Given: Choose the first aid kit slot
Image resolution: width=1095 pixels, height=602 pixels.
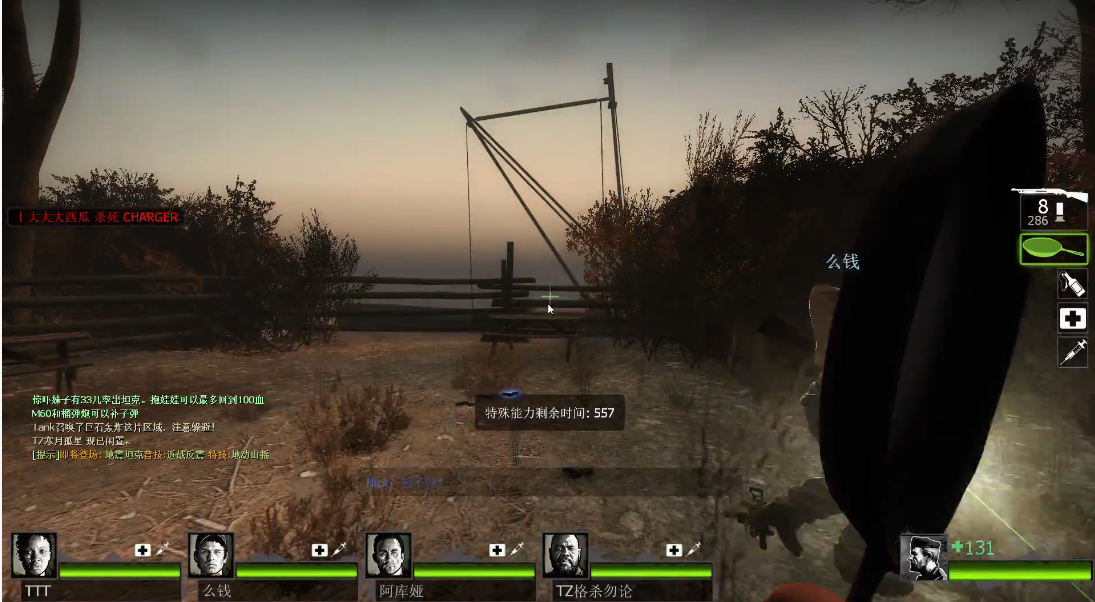Looking at the screenshot, I should [1072, 318].
